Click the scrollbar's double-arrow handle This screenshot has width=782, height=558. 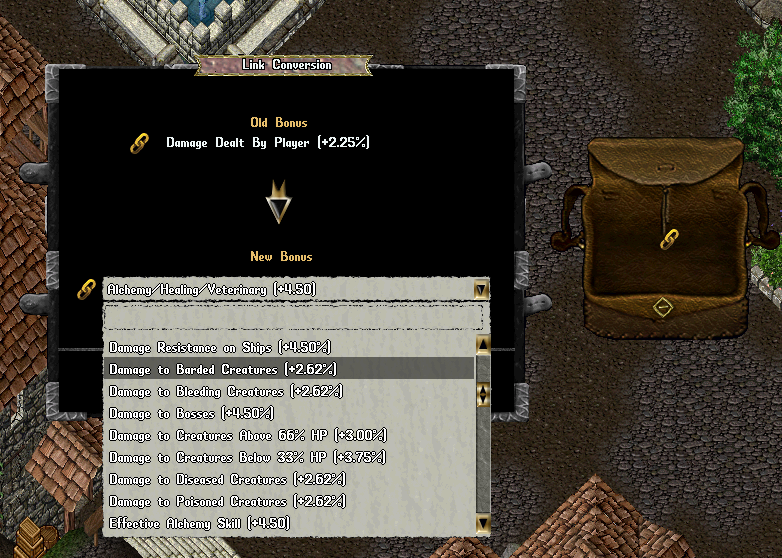[x=483, y=394]
